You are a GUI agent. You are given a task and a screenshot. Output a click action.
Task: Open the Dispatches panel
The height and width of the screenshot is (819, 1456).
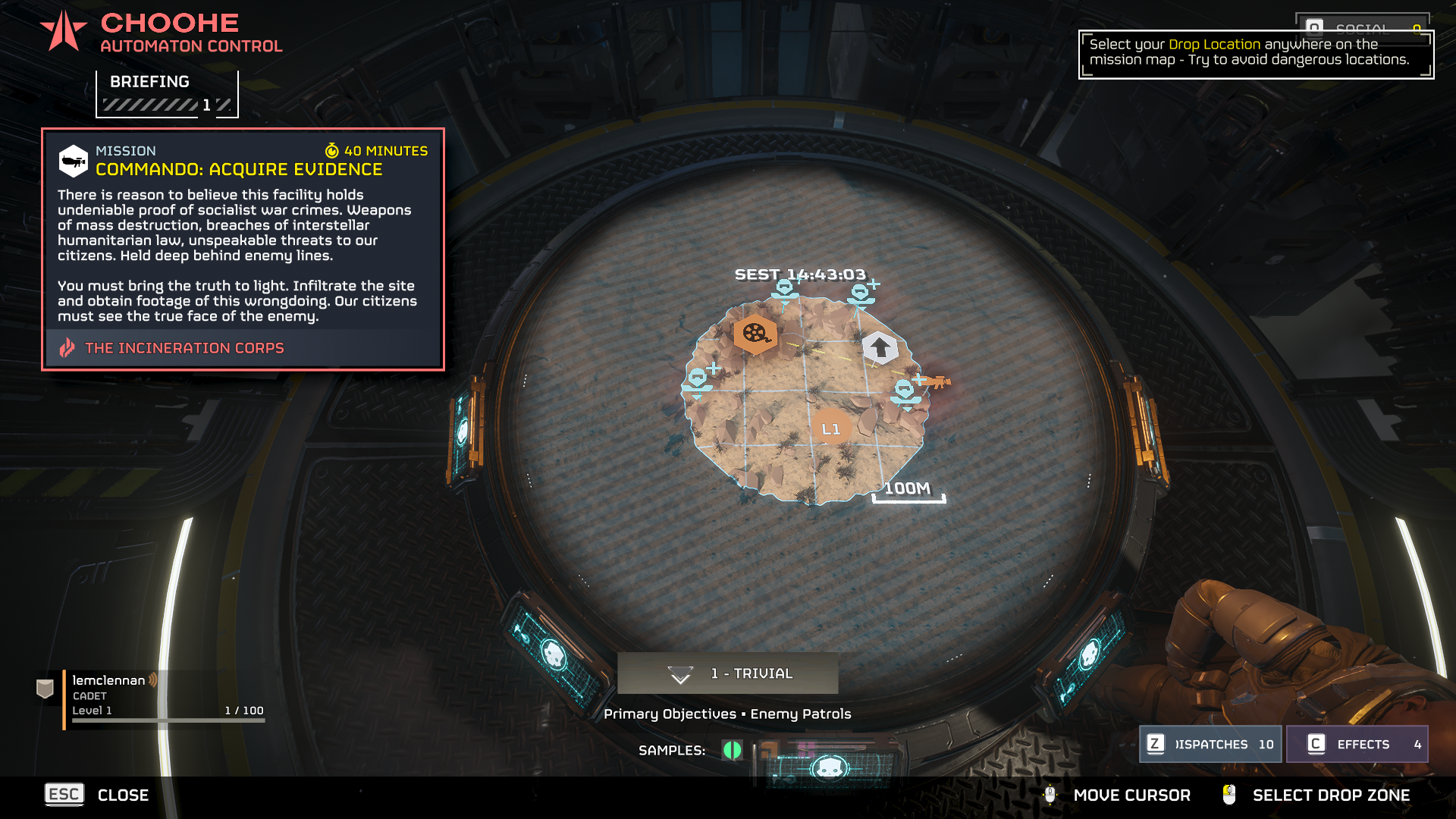click(x=1210, y=744)
